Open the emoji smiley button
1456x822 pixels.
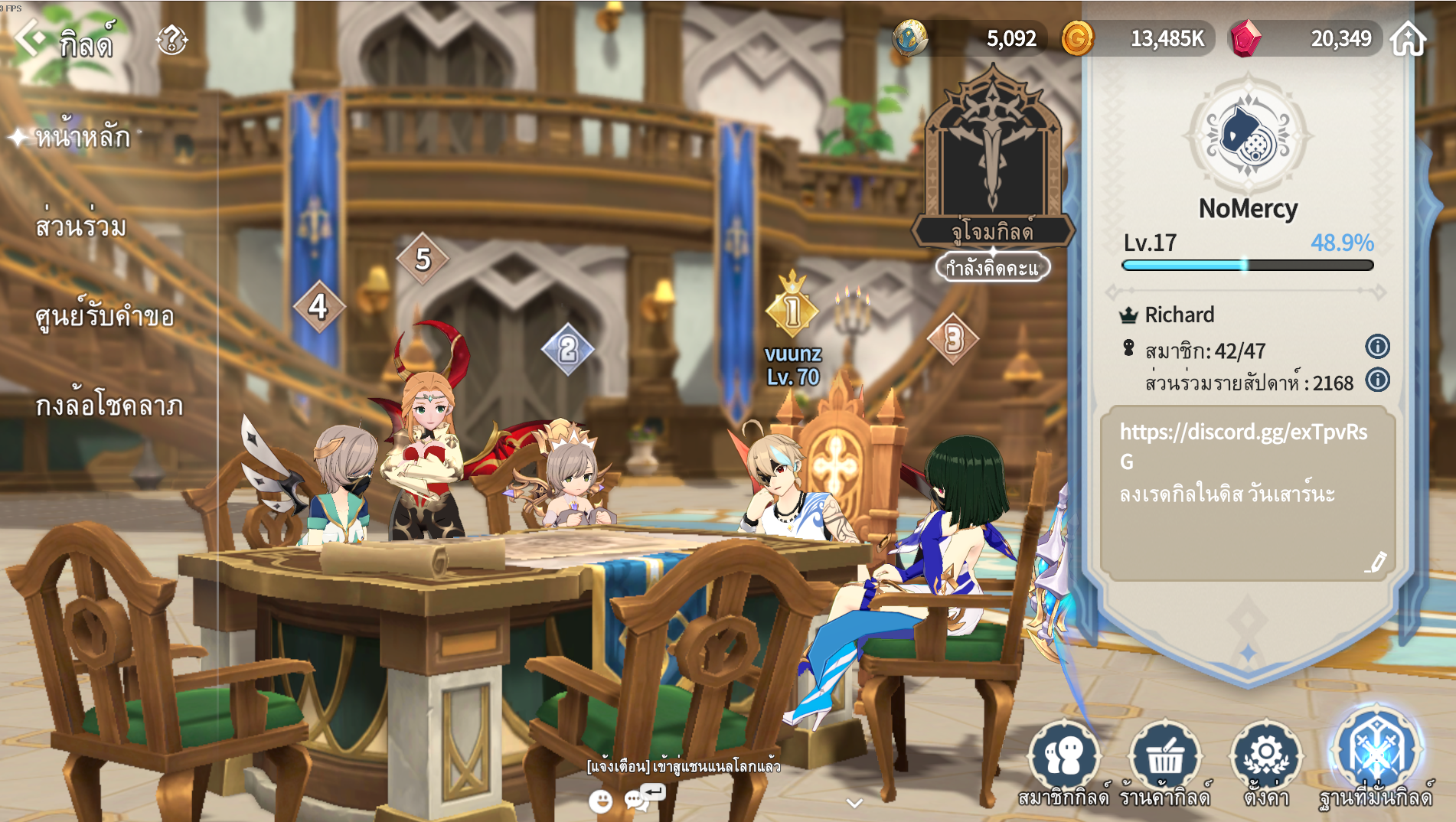[601, 801]
